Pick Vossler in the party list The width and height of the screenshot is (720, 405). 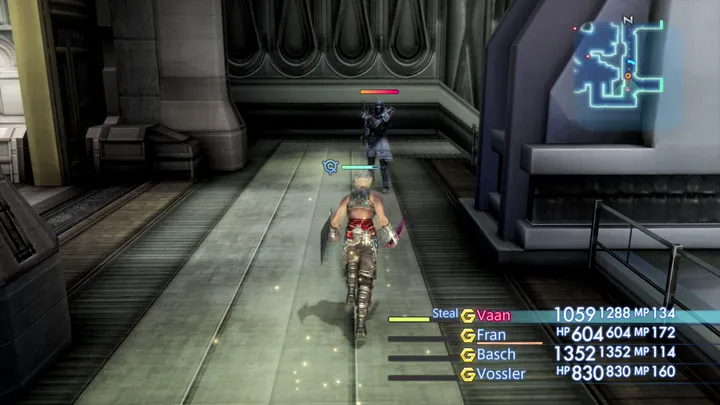[x=501, y=373]
